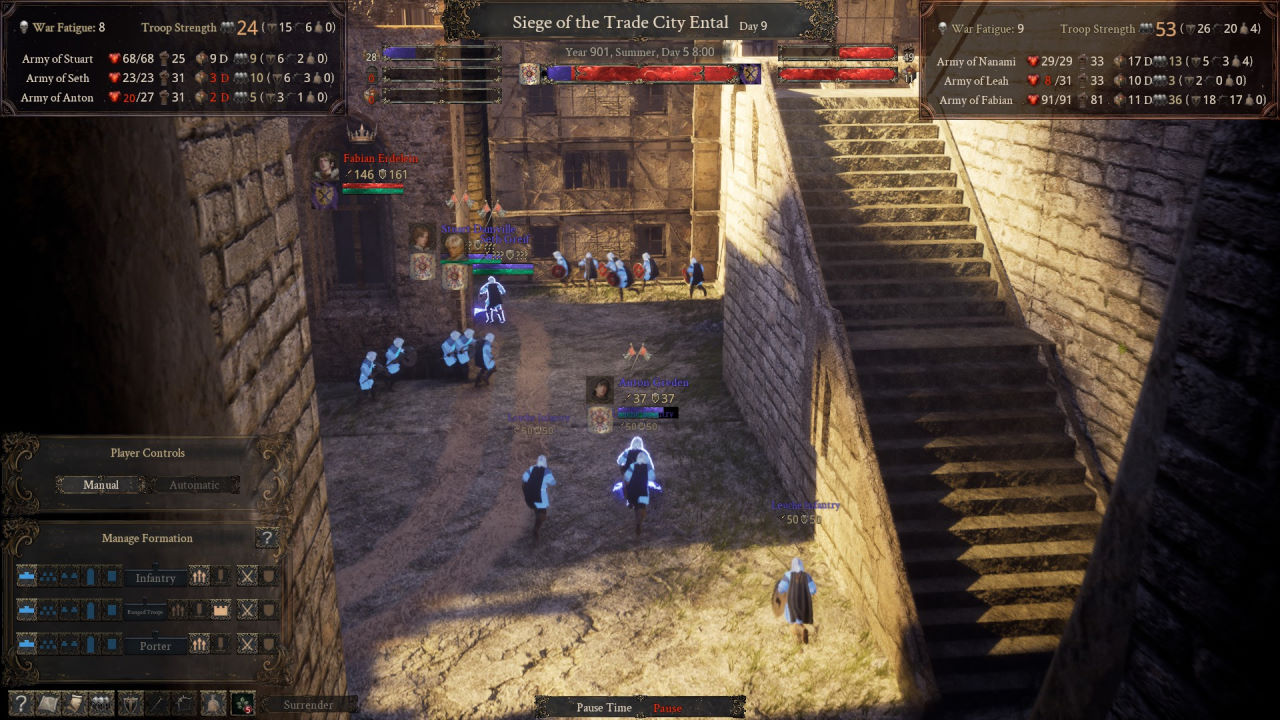Viewport: 1280px width, 720px height.
Task: Switch player controls to Automatic
Action: (x=194, y=485)
